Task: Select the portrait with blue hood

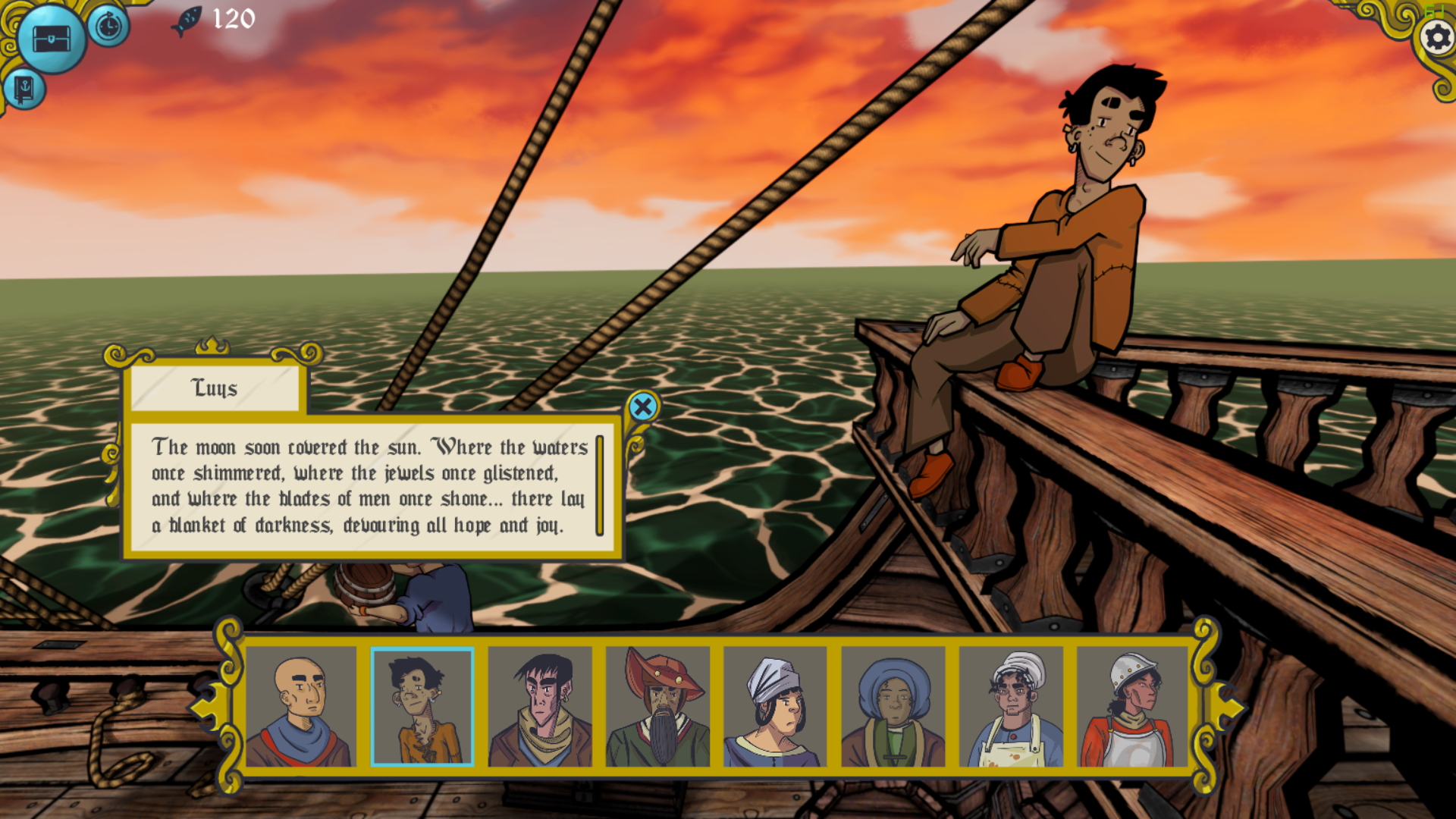Action: 893,707
